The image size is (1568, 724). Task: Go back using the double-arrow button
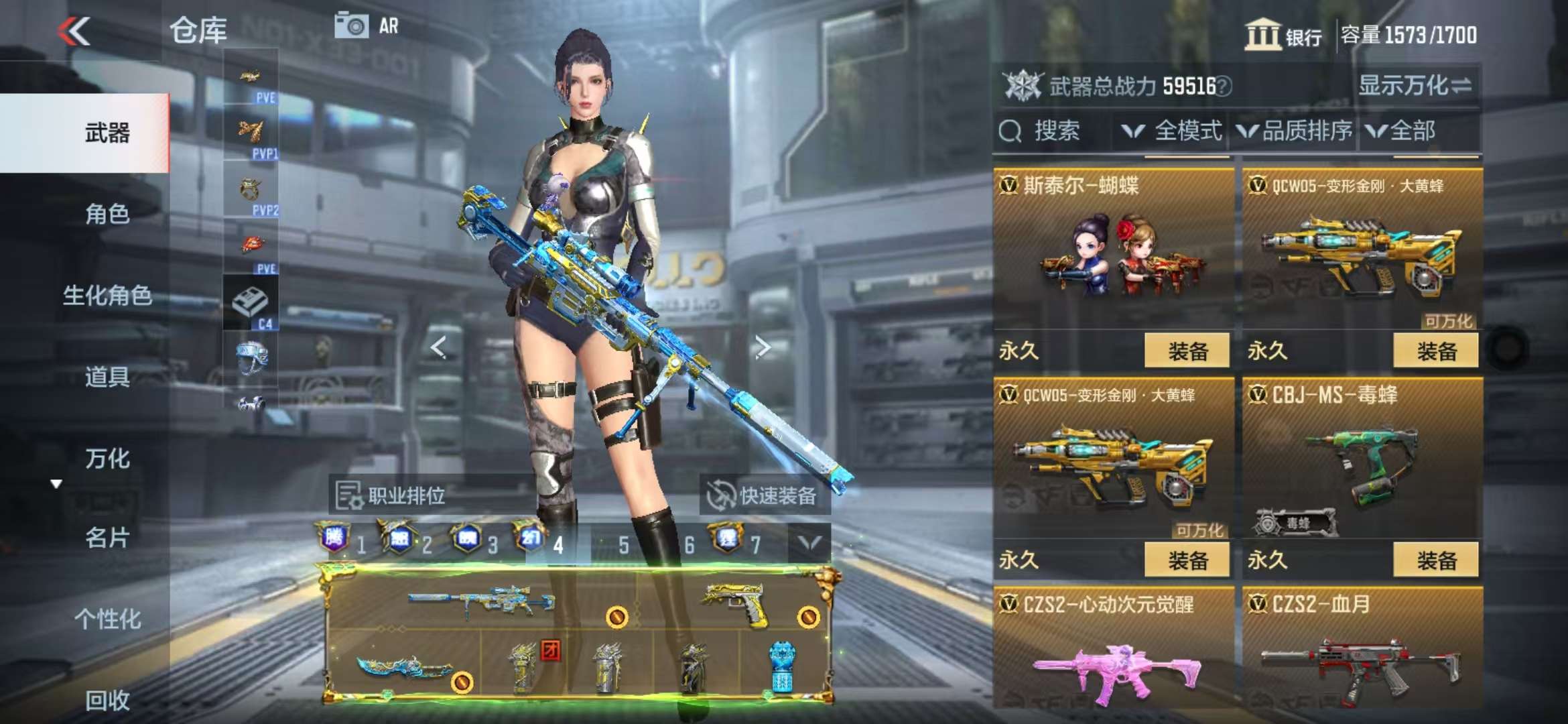(x=74, y=31)
